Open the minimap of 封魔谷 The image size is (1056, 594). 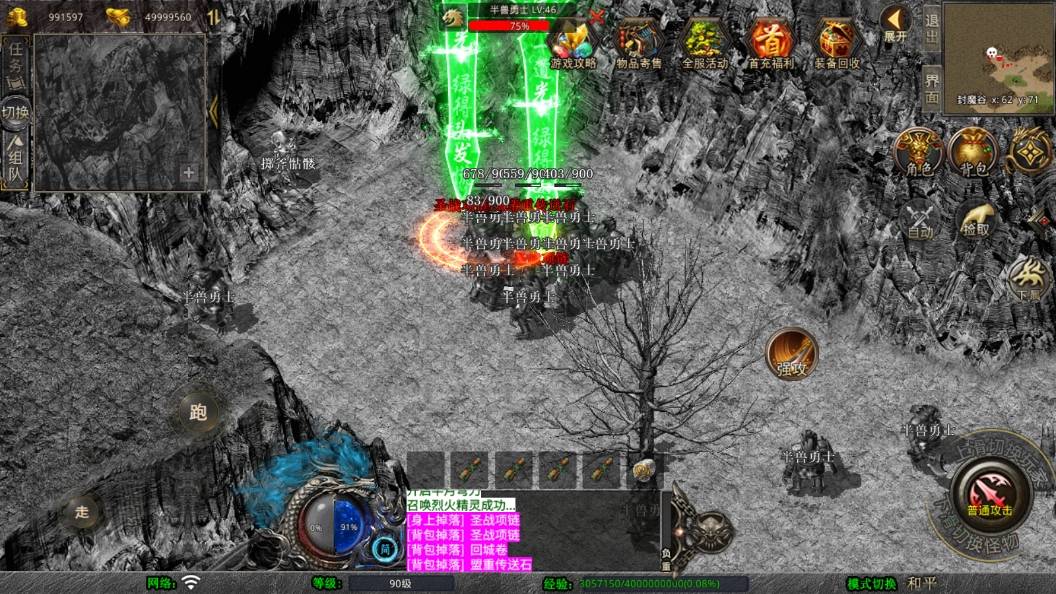(998, 52)
